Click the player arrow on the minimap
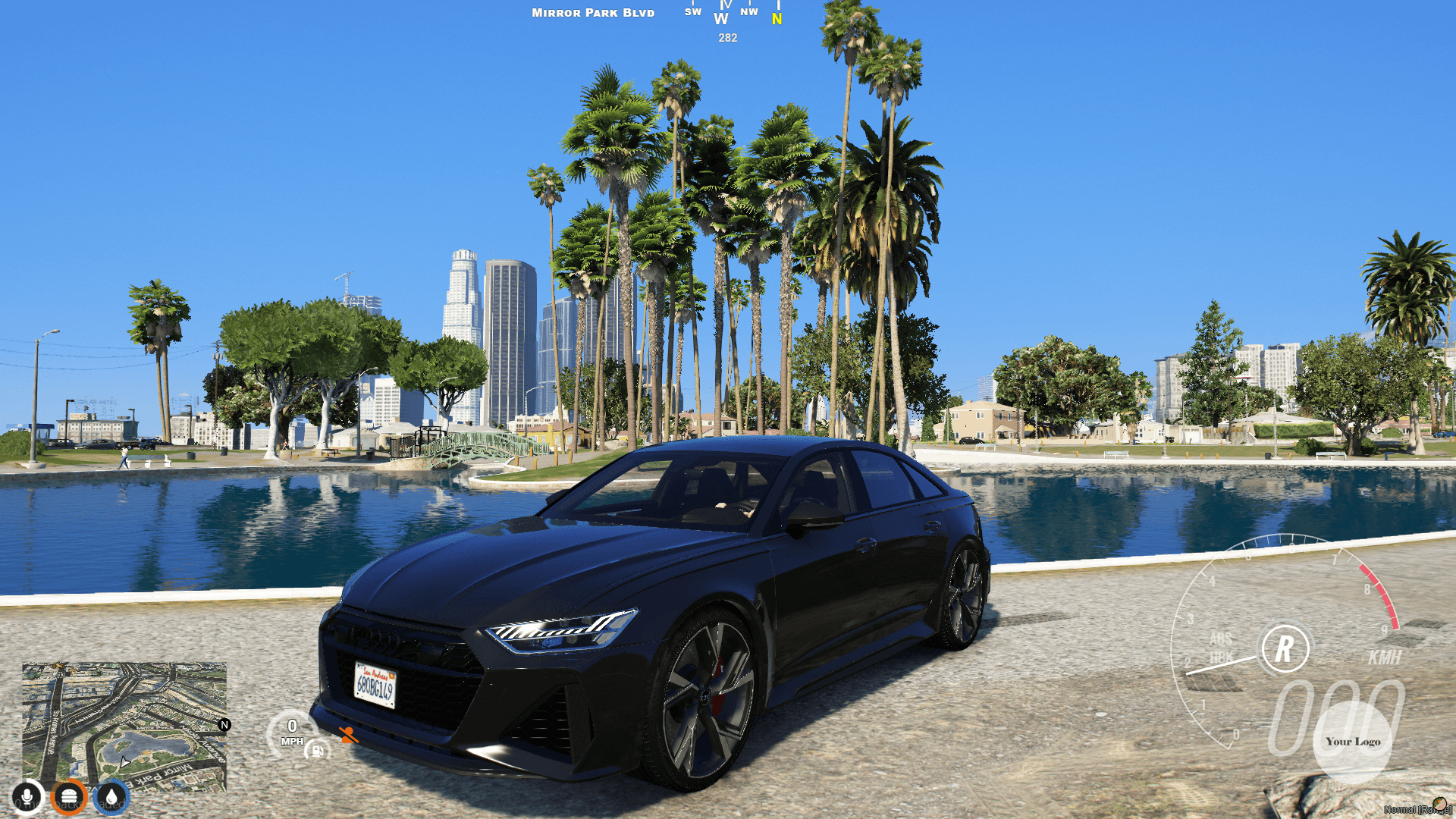Viewport: 1456px width, 819px height. (124, 763)
